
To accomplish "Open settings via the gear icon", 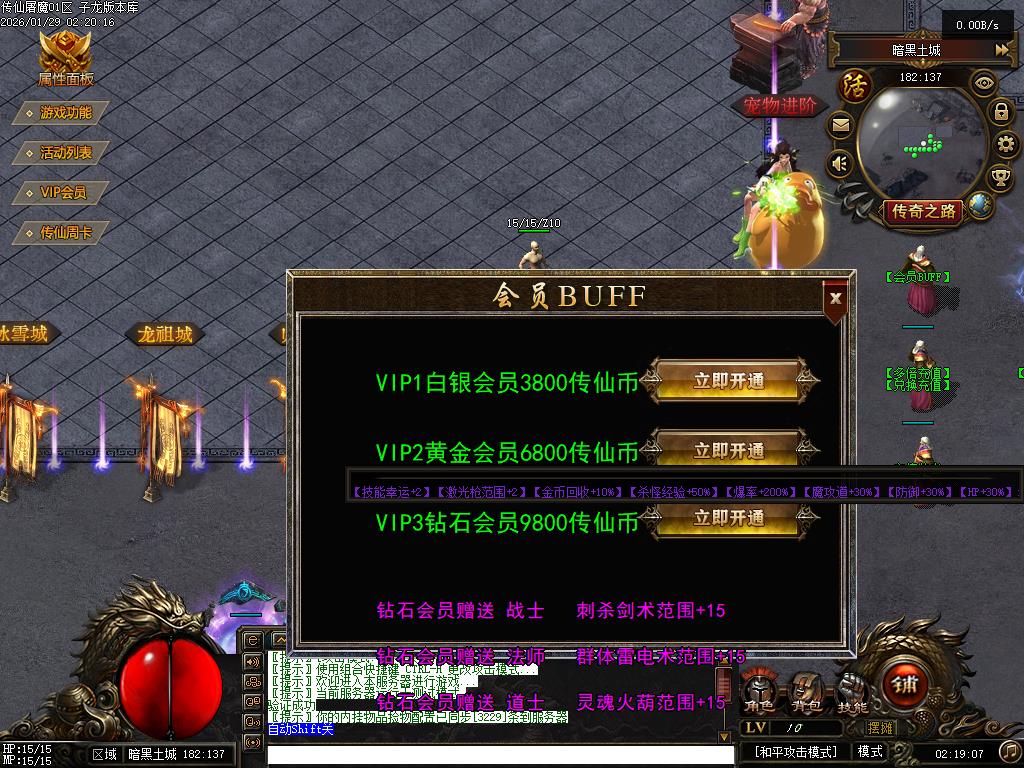I will (x=1003, y=145).
